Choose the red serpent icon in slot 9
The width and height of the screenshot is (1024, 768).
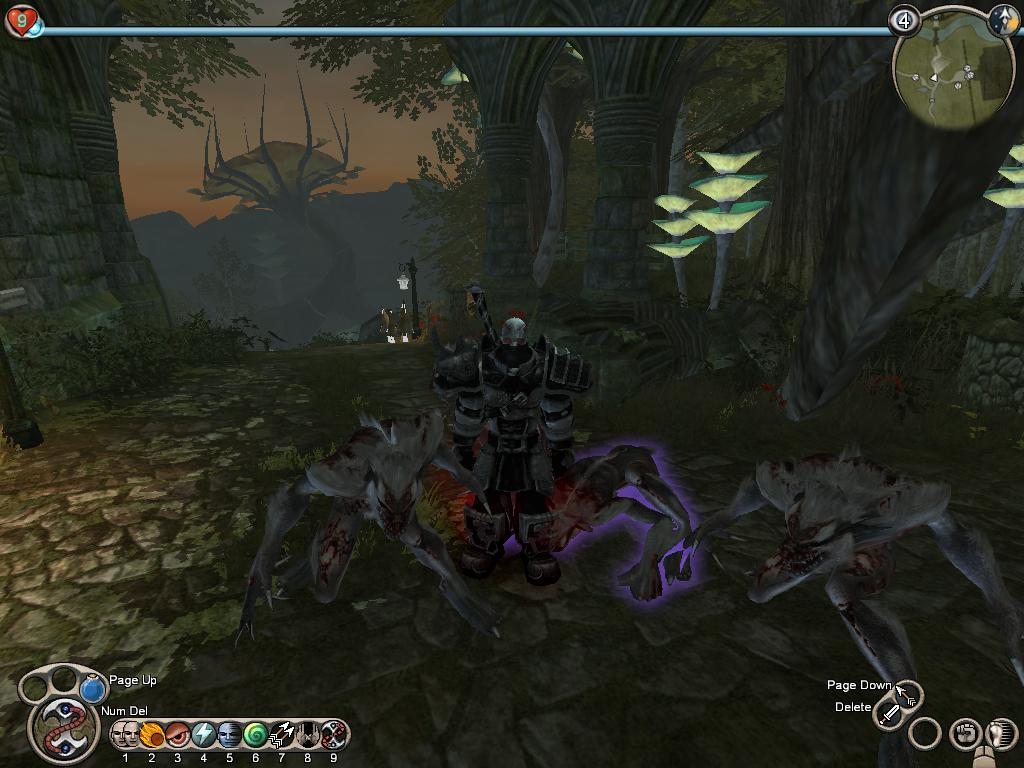coord(333,734)
